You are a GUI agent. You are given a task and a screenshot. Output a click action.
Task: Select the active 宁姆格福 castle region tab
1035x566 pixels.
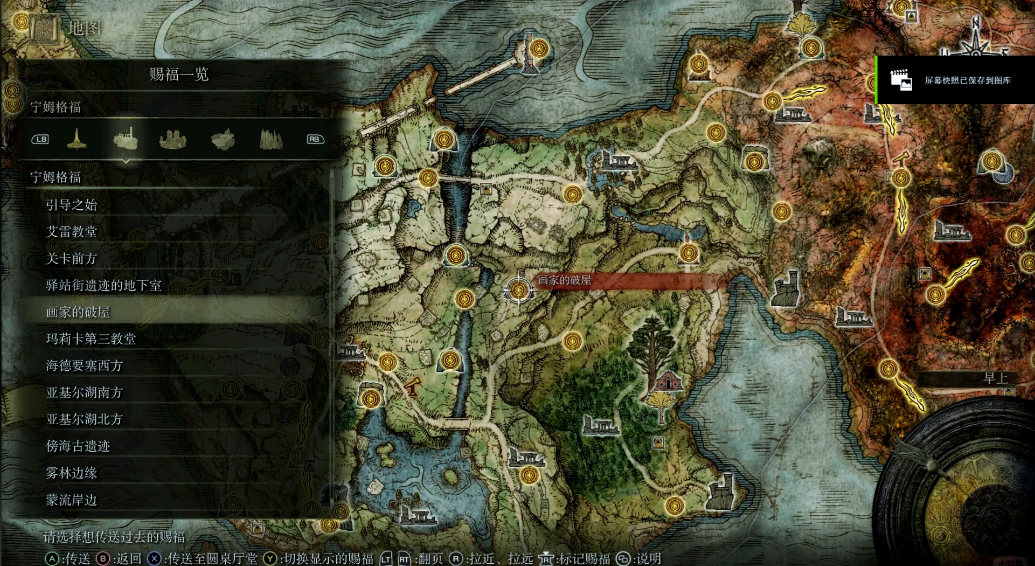(x=125, y=139)
